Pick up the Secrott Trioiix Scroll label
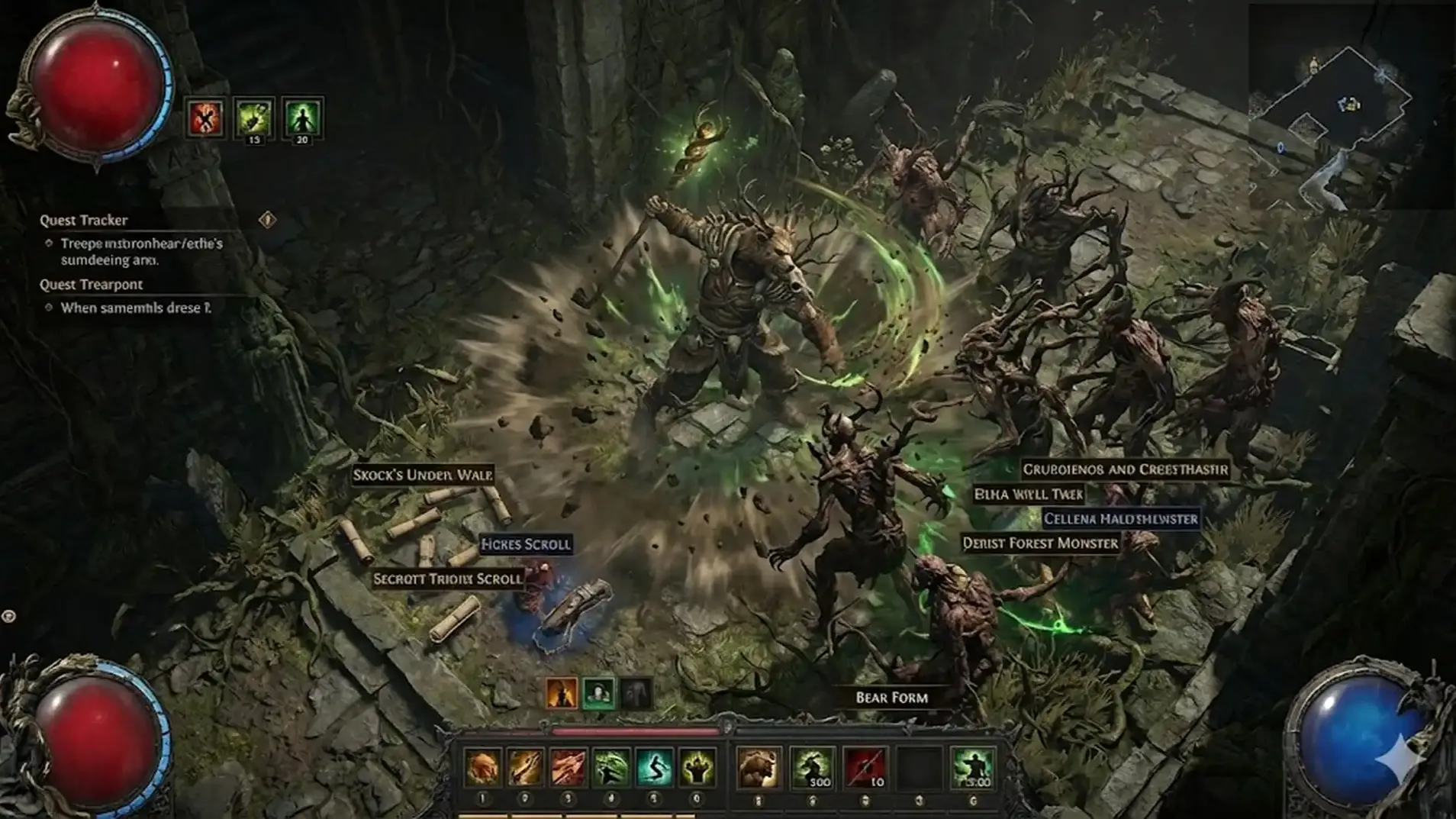This screenshot has height=819, width=1456. tap(448, 579)
